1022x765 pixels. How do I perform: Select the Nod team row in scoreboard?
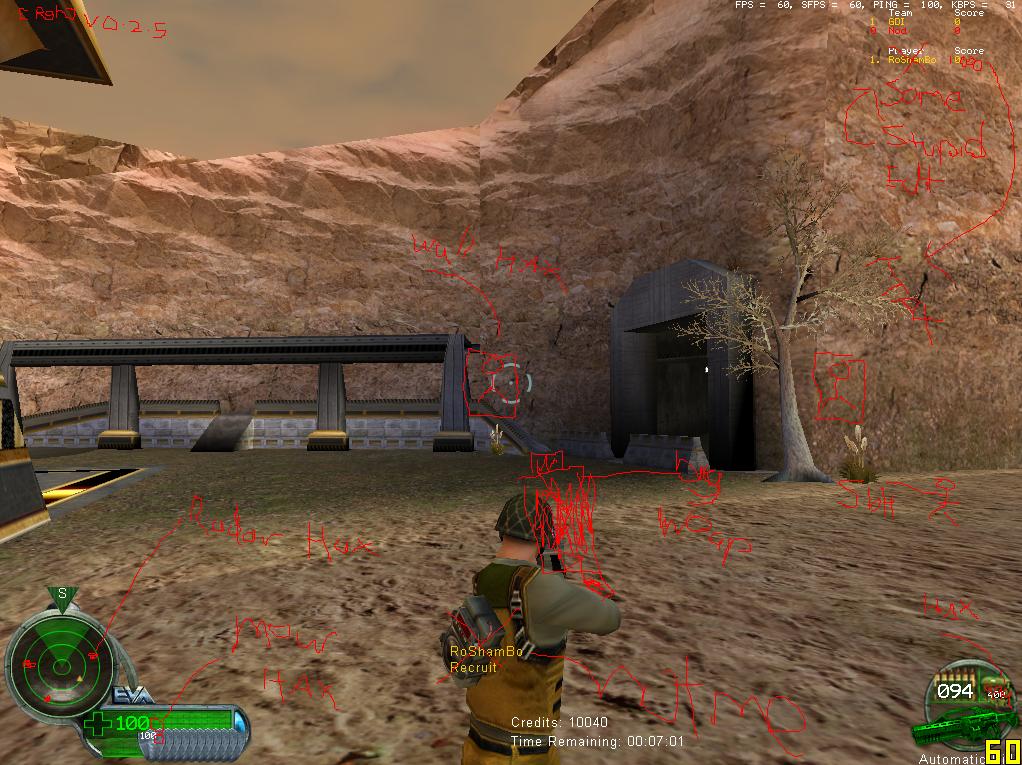tap(917, 31)
